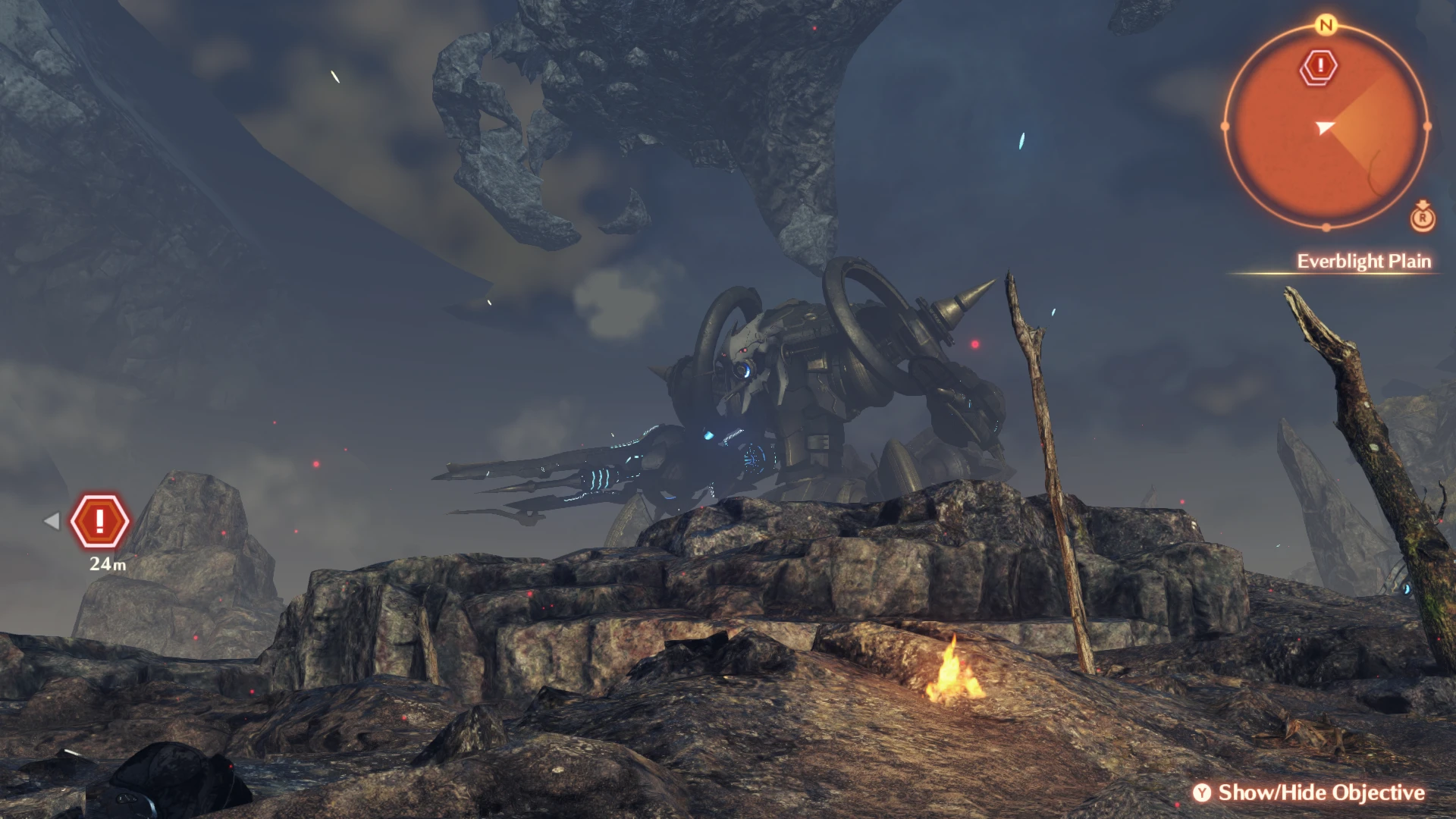Click the off-screen objective marker showing 24m
1456x819 pixels.
99,521
